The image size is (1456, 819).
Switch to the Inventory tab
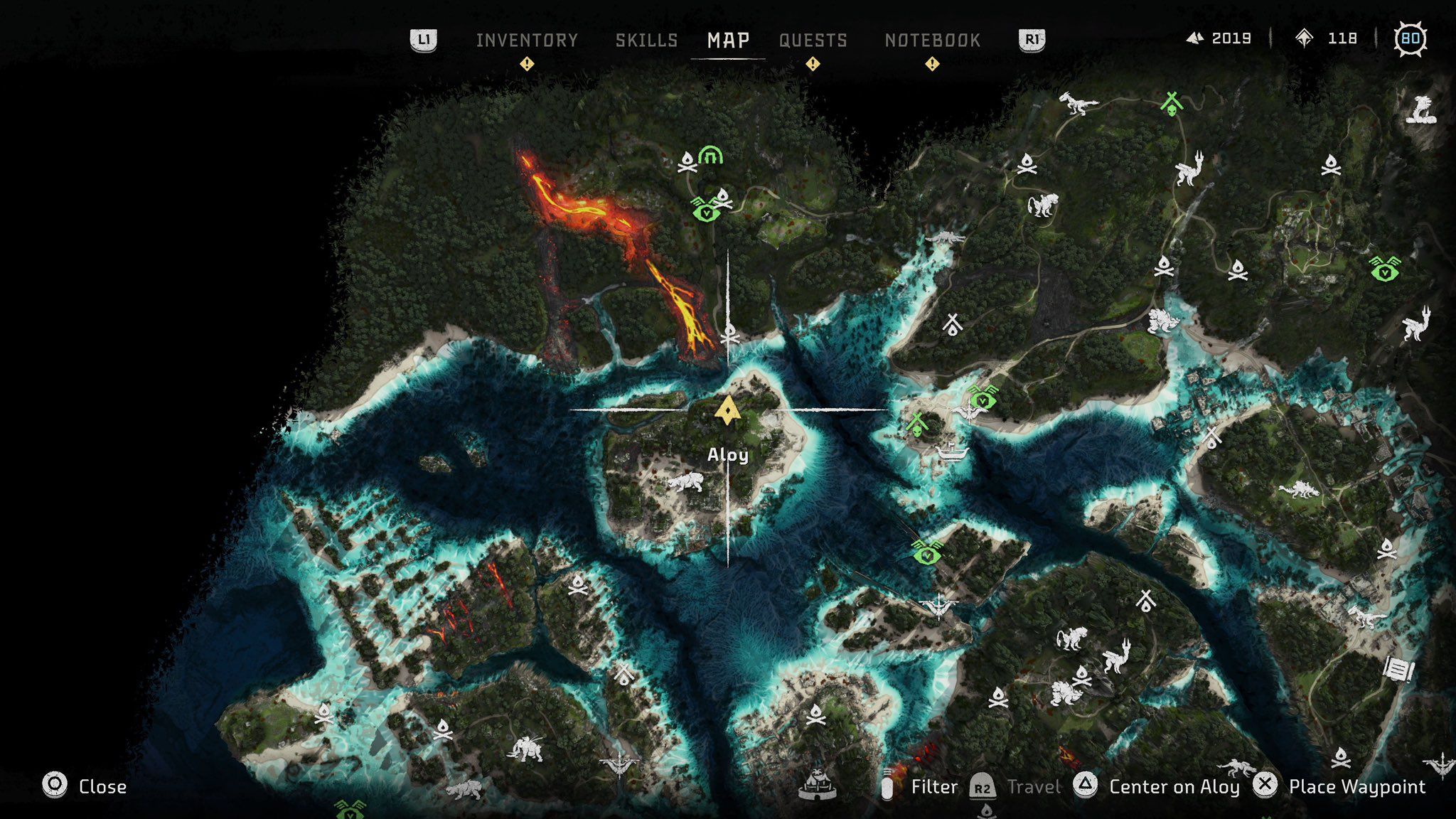point(527,41)
